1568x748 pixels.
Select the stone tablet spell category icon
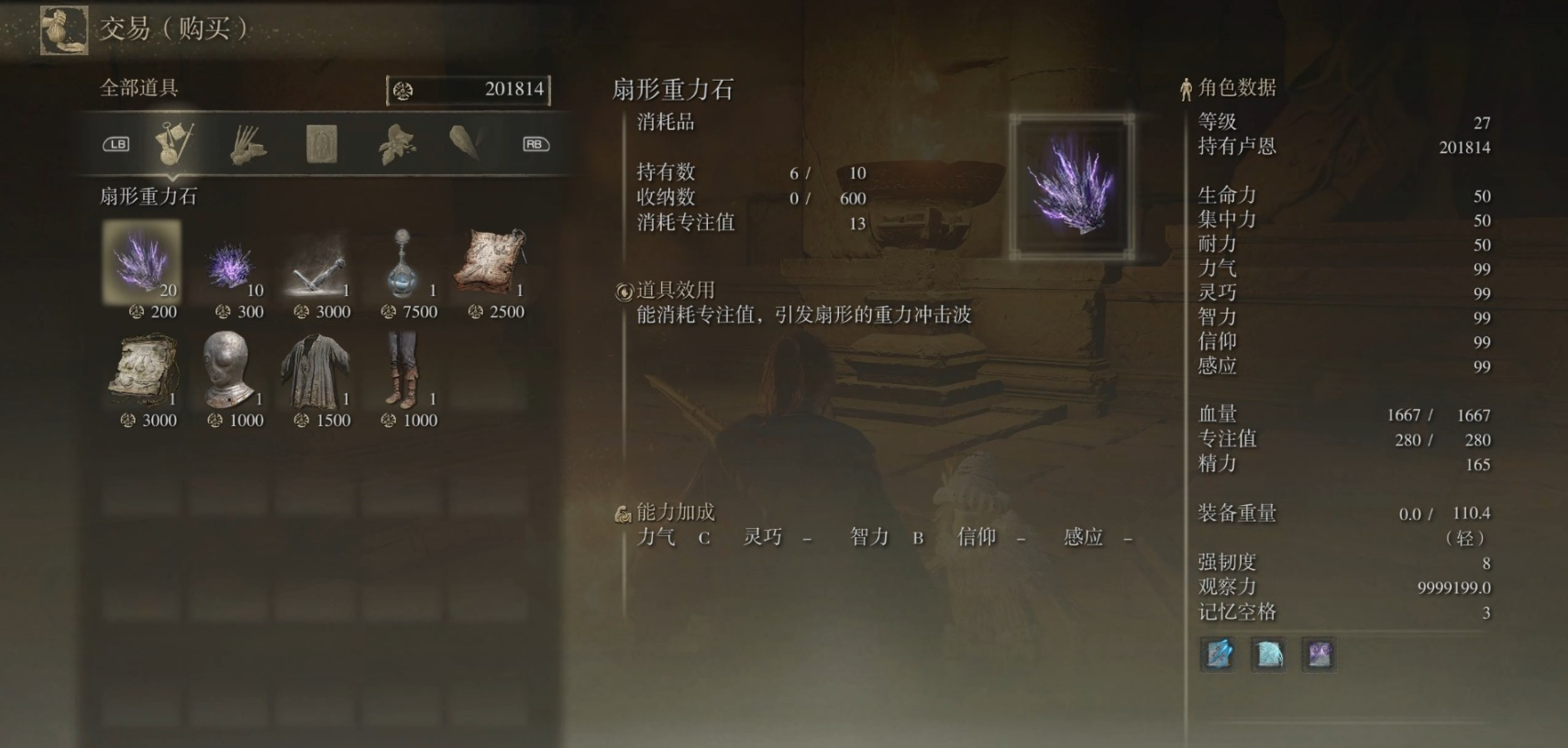coord(322,143)
